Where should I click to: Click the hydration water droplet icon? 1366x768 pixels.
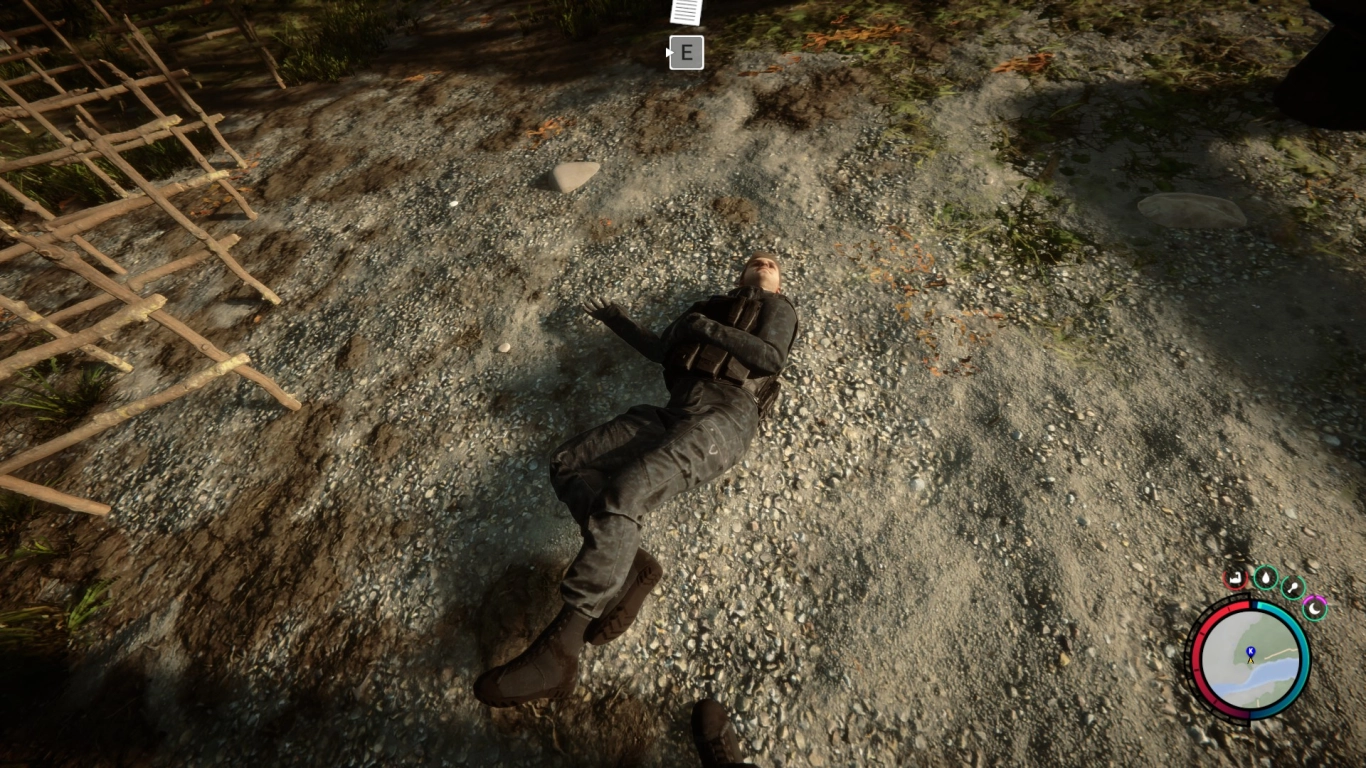pos(1266,576)
